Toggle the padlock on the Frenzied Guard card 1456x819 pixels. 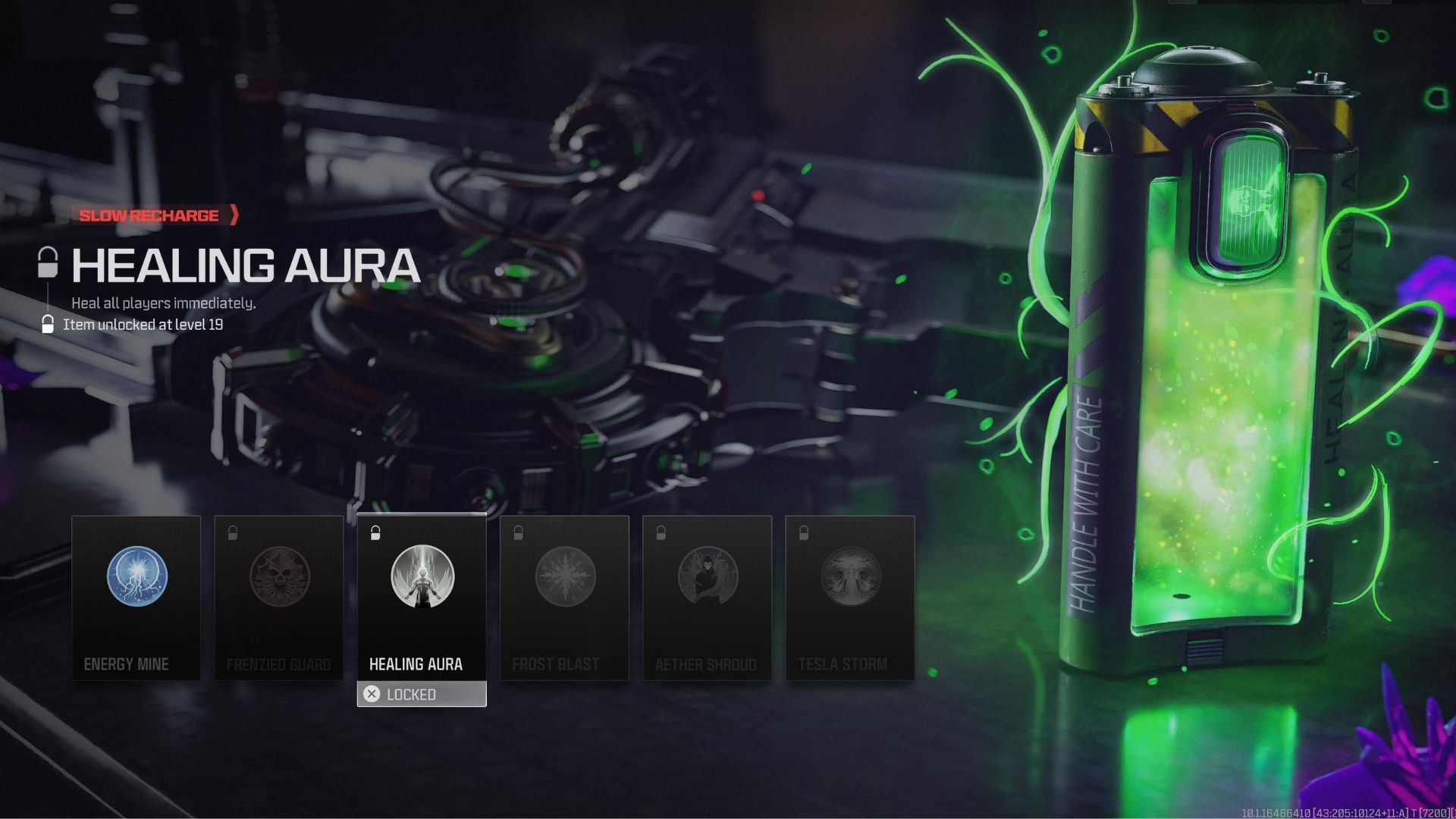tap(232, 531)
